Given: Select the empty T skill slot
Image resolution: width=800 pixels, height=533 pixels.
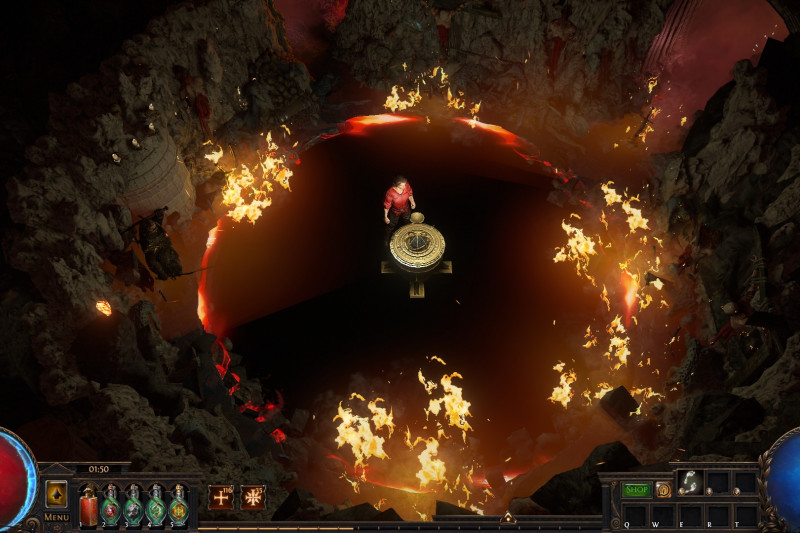Looking at the screenshot, I should tap(745, 514).
